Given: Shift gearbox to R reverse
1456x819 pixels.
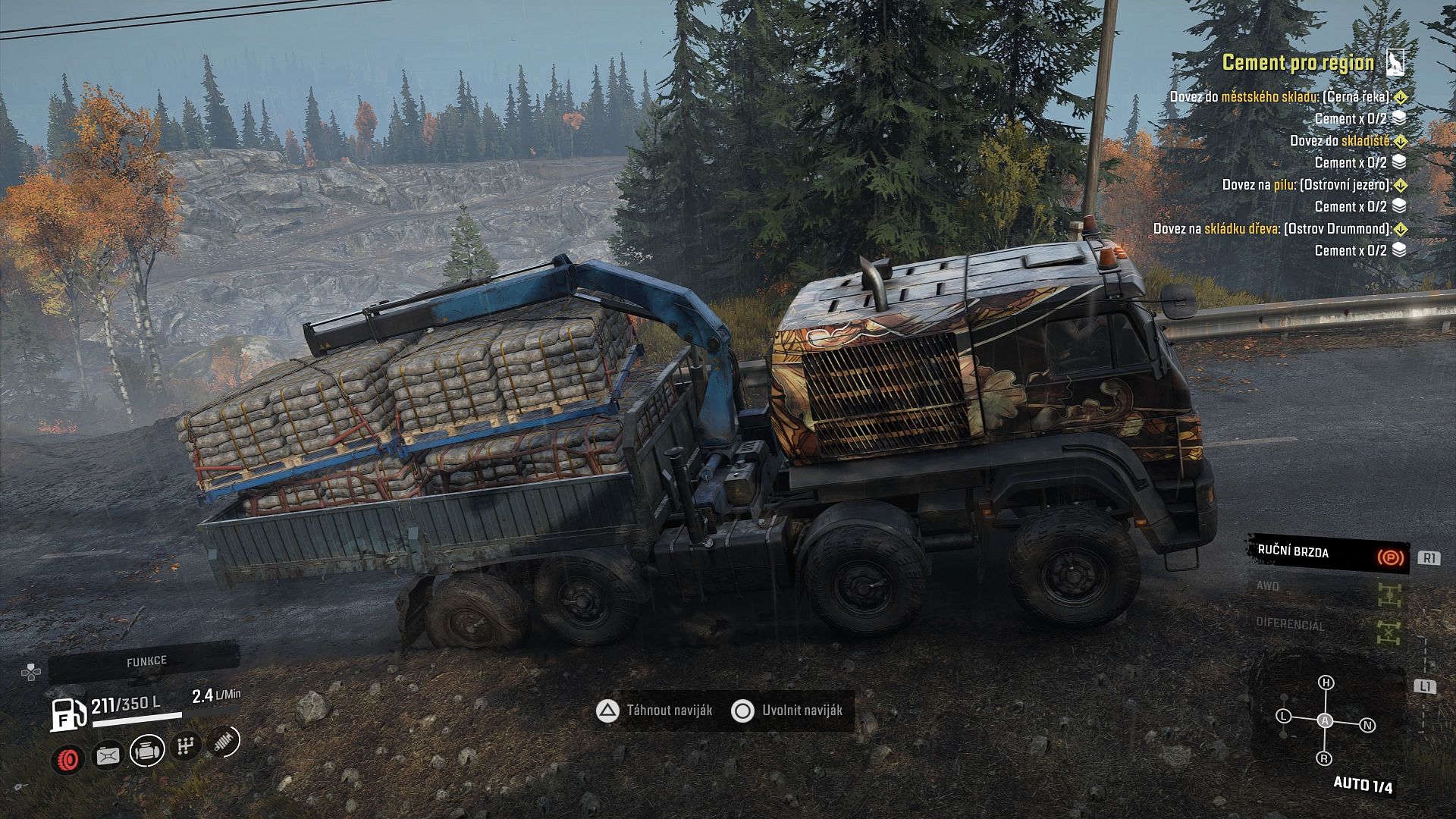Looking at the screenshot, I should click(1324, 758).
